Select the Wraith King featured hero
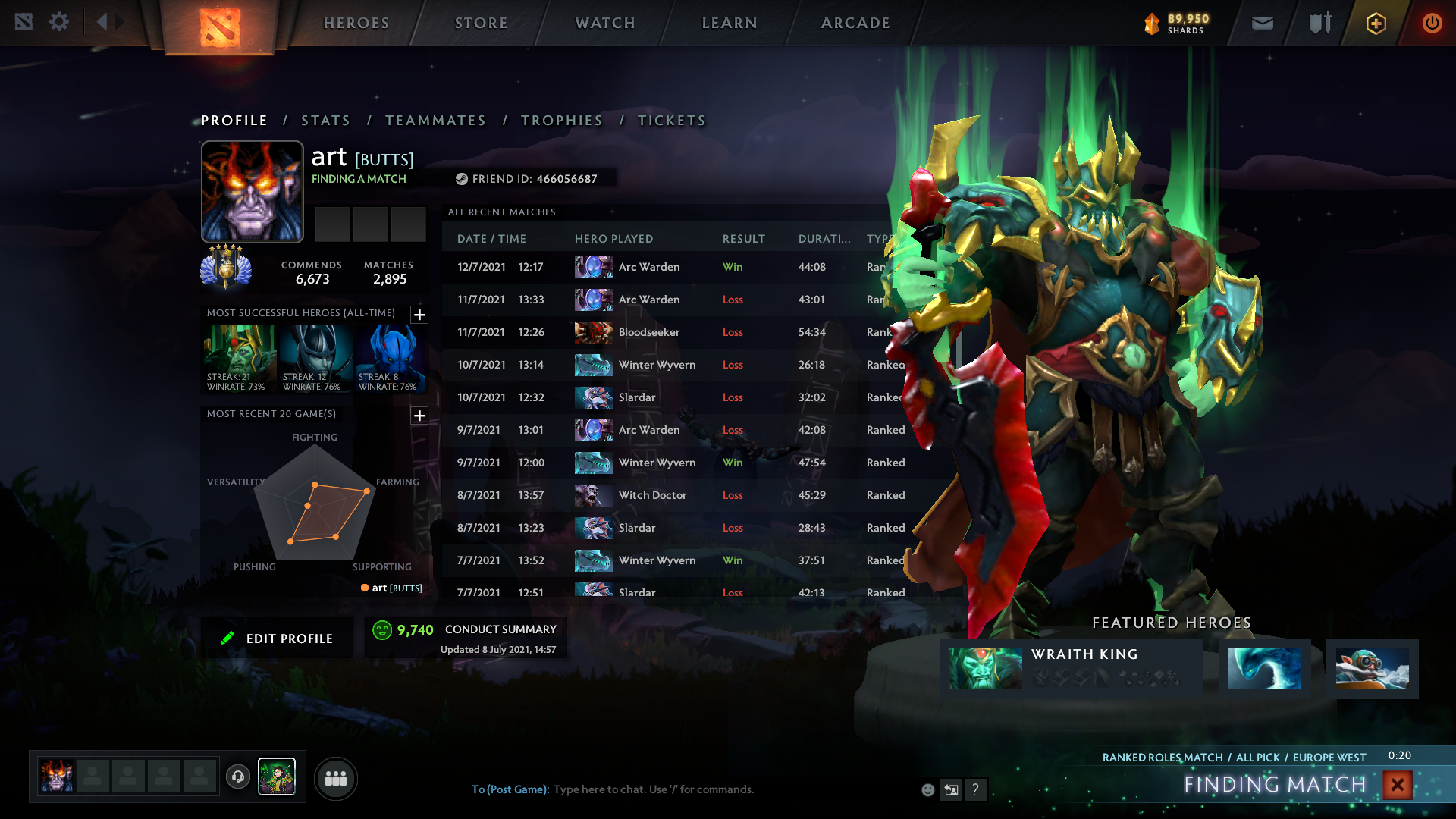The height and width of the screenshot is (819, 1456). tap(1071, 668)
